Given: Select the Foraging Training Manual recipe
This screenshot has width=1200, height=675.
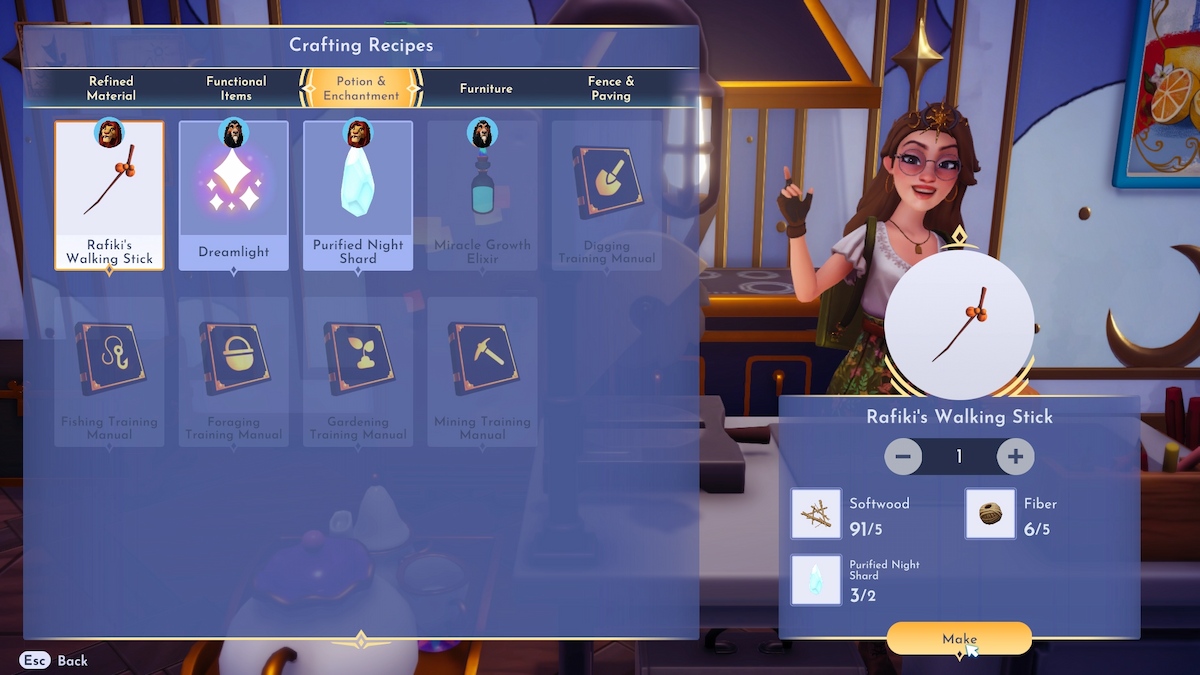Looking at the screenshot, I should [234, 371].
